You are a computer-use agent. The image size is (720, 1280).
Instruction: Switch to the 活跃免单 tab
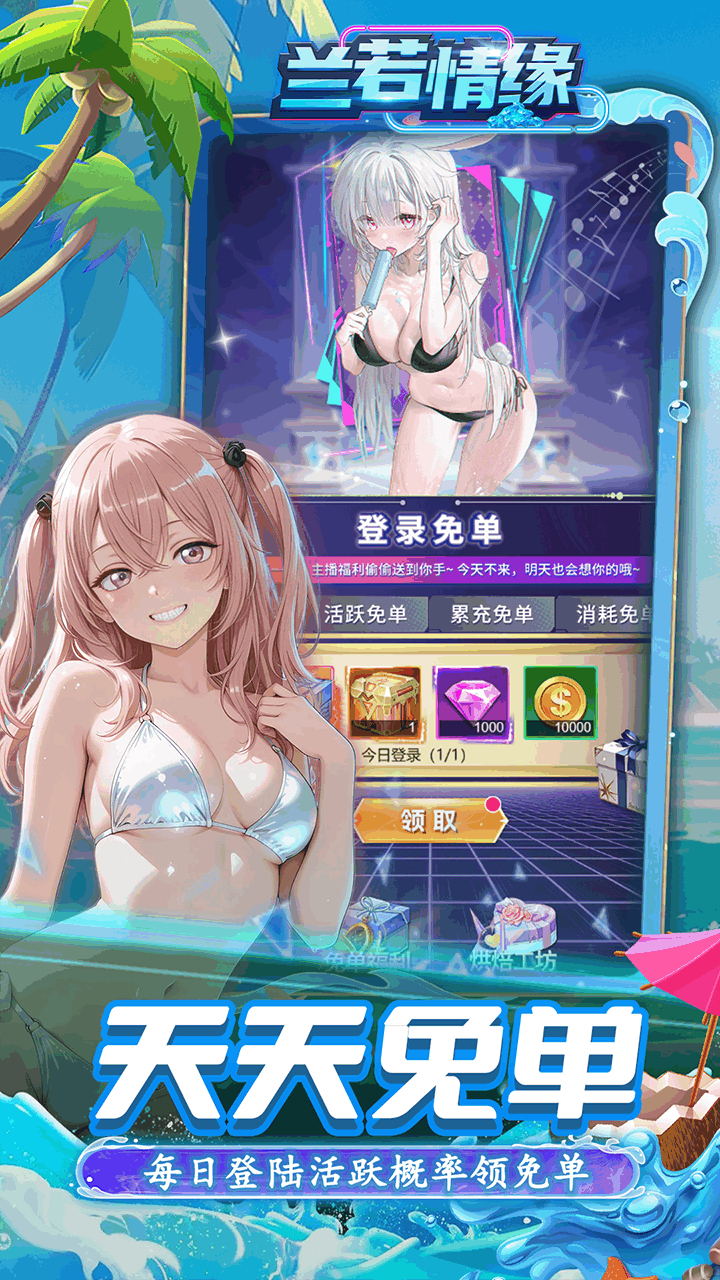pos(365,614)
